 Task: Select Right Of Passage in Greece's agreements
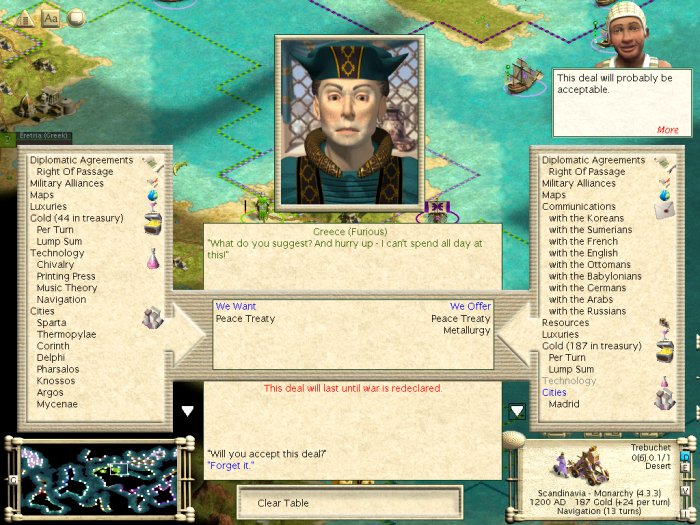coord(75,172)
